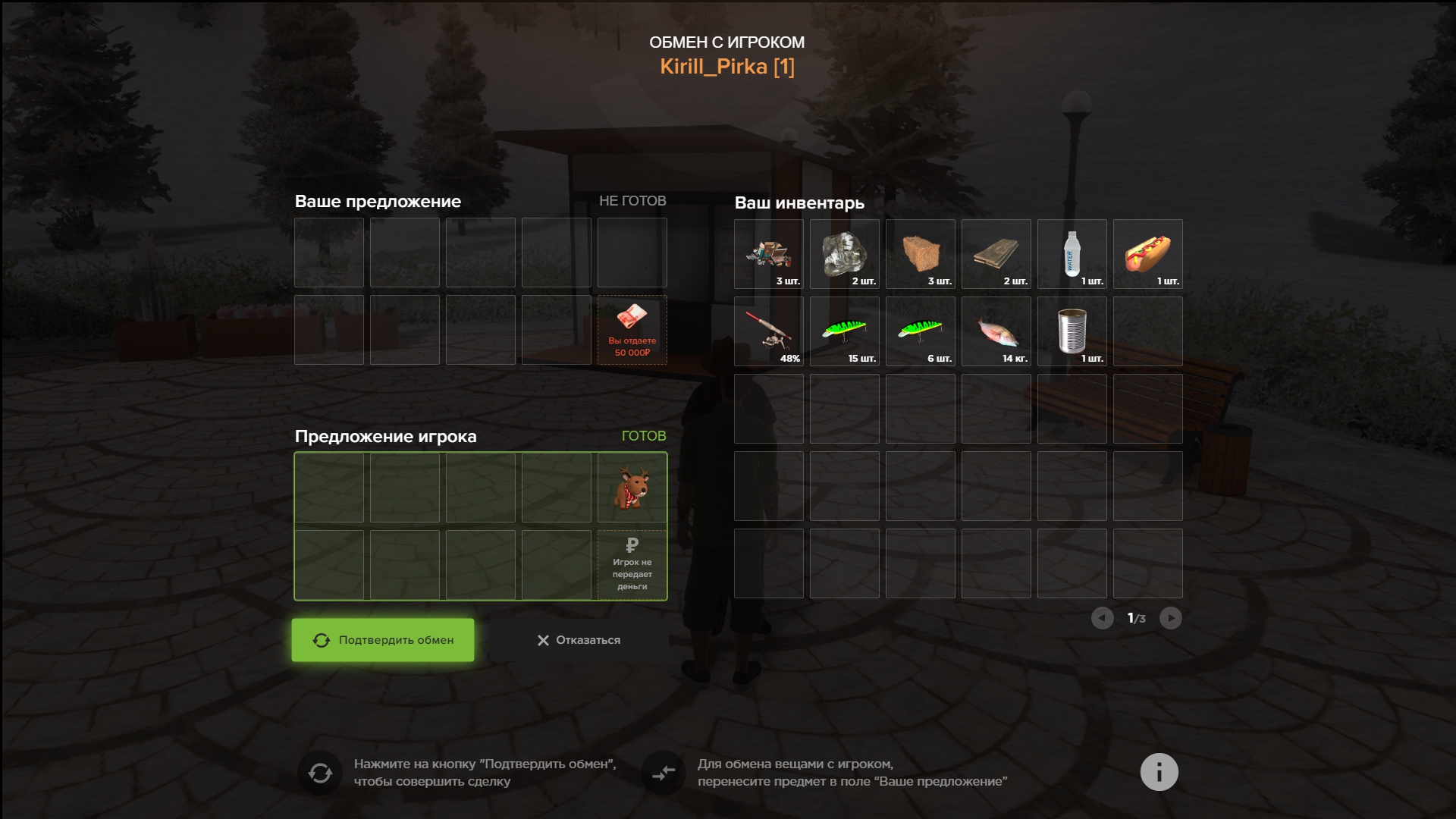
Task: Confirm the trade with Подтвердить обмен
Action: point(383,640)
